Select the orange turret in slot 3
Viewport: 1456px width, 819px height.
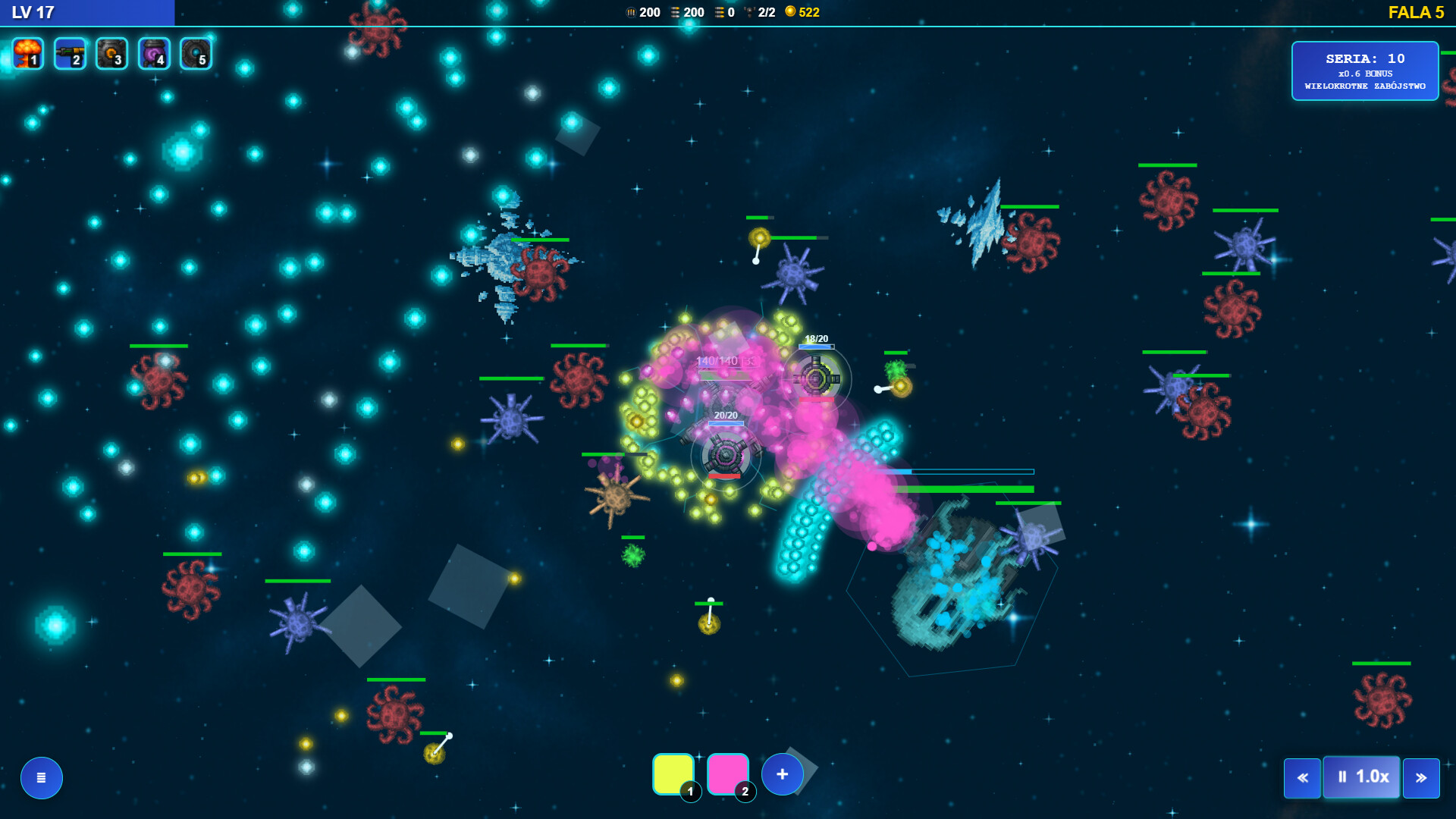coord(111,53)
